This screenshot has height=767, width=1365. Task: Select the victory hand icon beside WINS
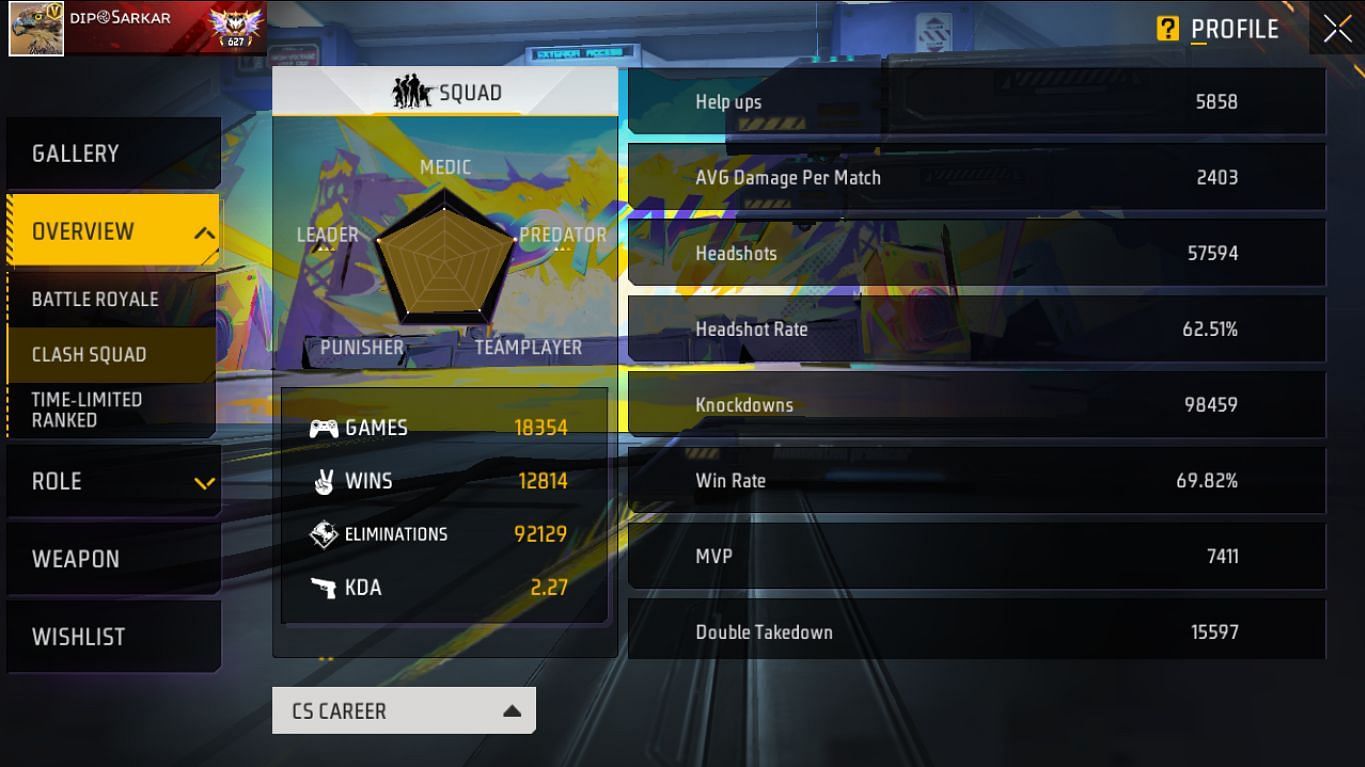pos(325,481)
